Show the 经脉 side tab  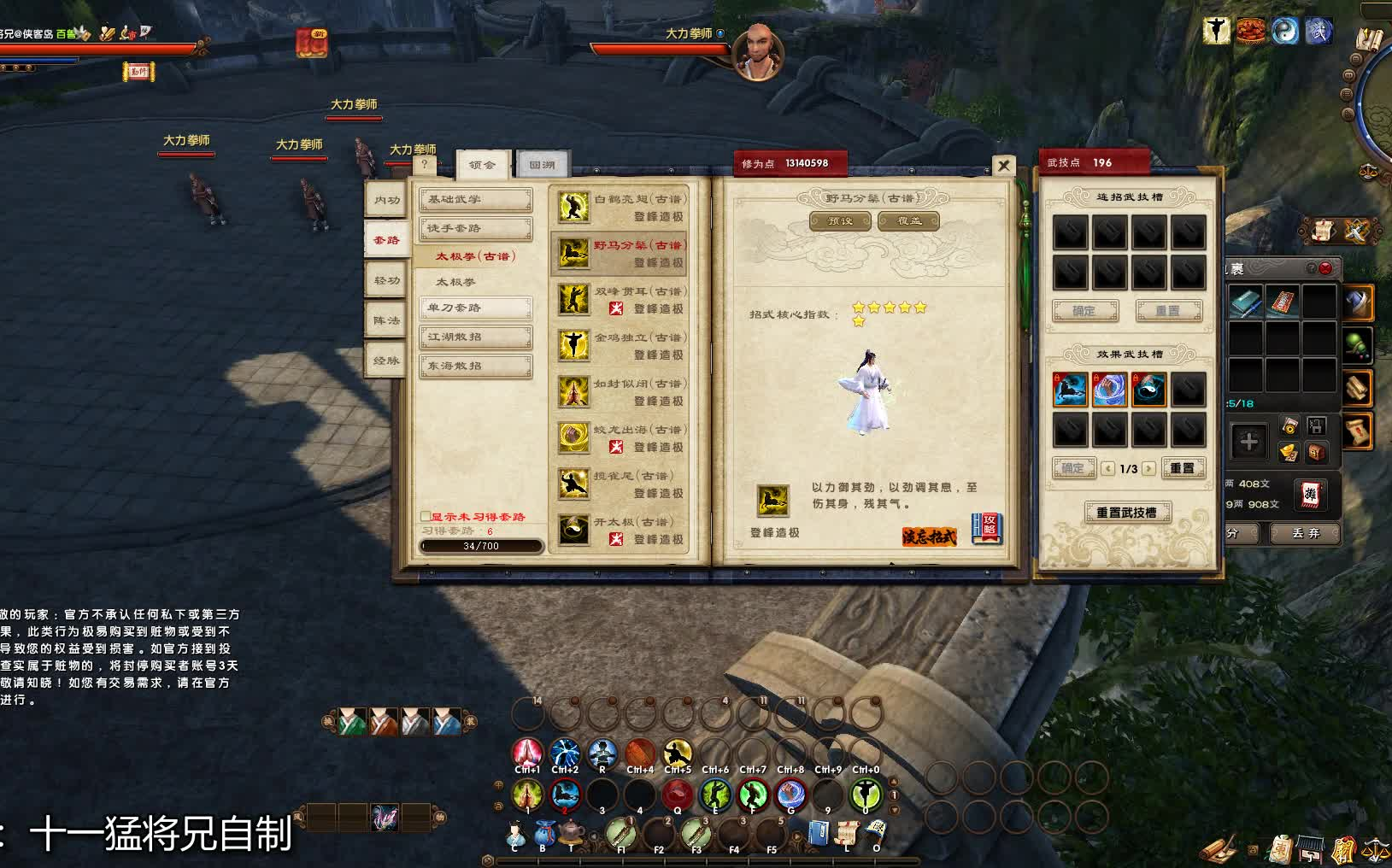click(386, 361)
